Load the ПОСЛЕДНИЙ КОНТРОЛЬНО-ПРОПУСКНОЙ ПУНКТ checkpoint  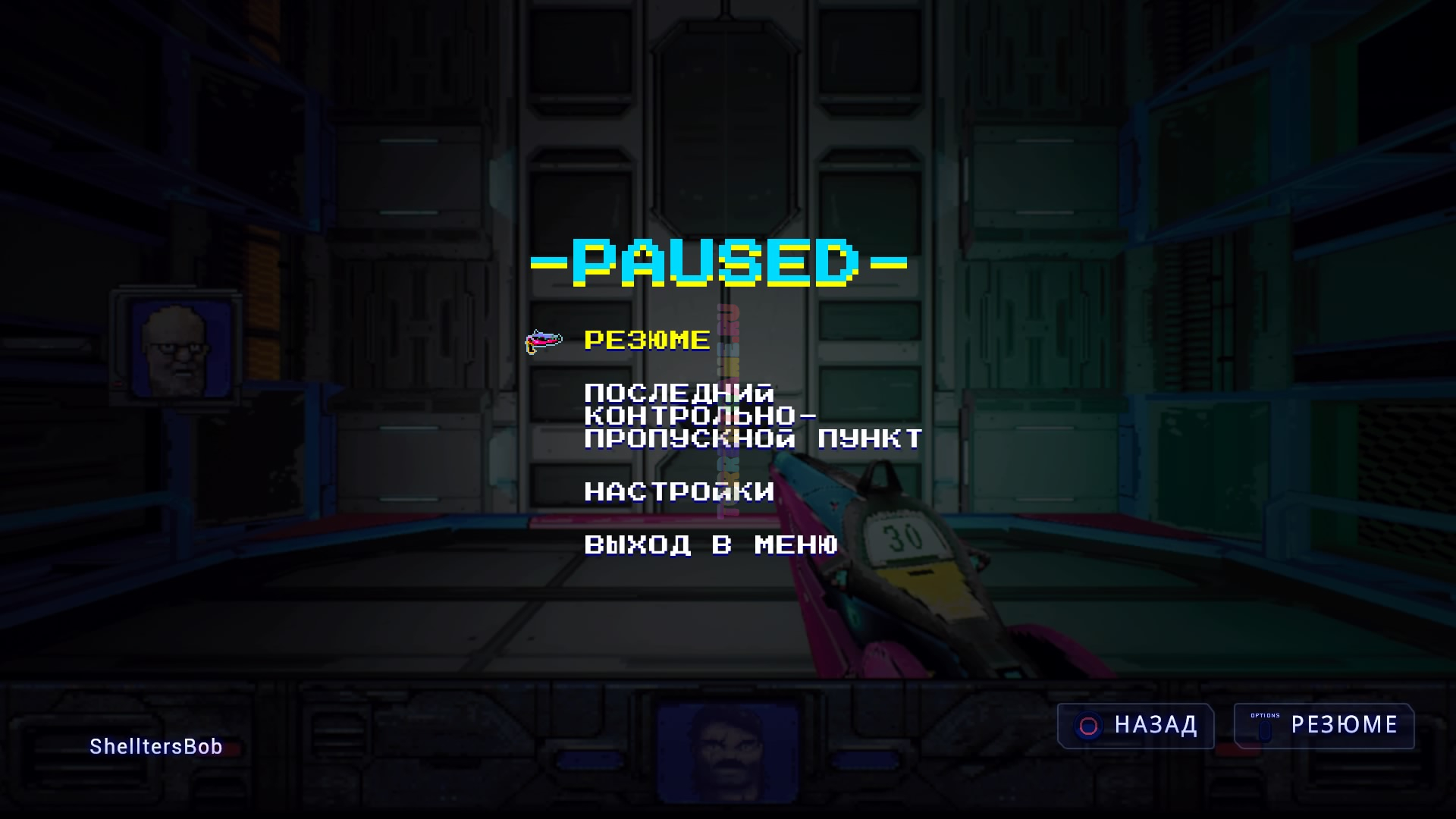753,416
